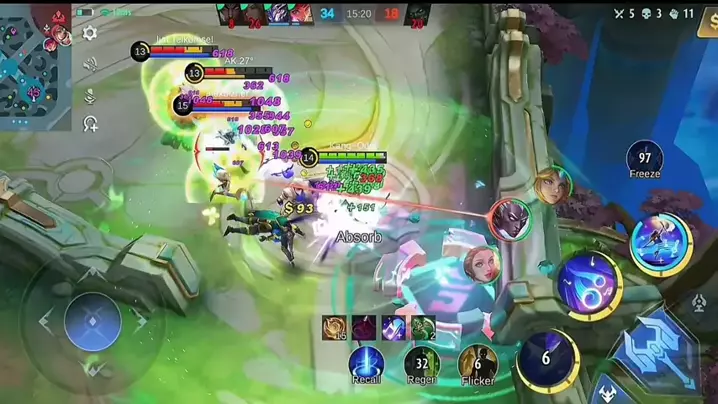This screenshot has height=404, width=718.
Task: Trigger the Freeze item skill
Action: 645,157
